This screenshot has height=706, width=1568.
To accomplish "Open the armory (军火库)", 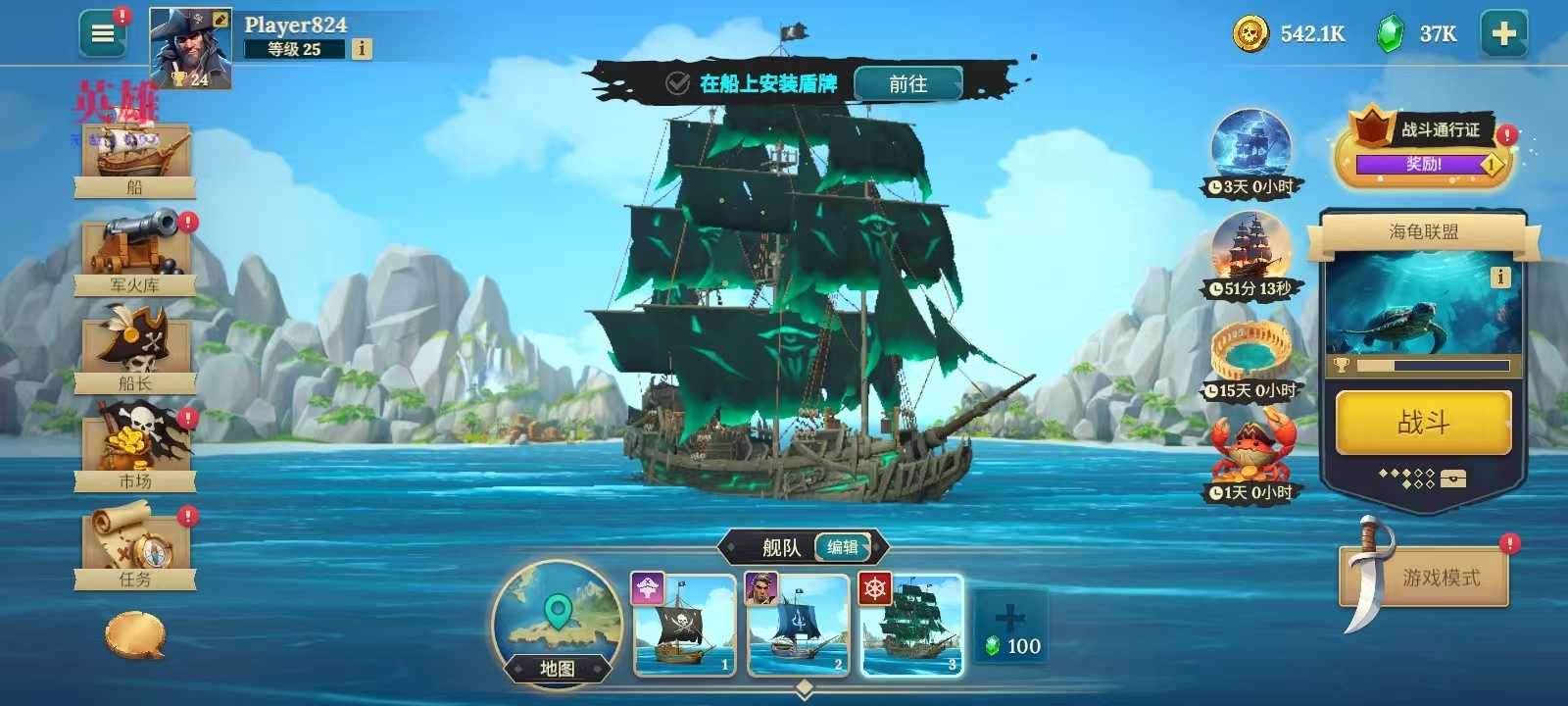I will (x=135, y=250).
